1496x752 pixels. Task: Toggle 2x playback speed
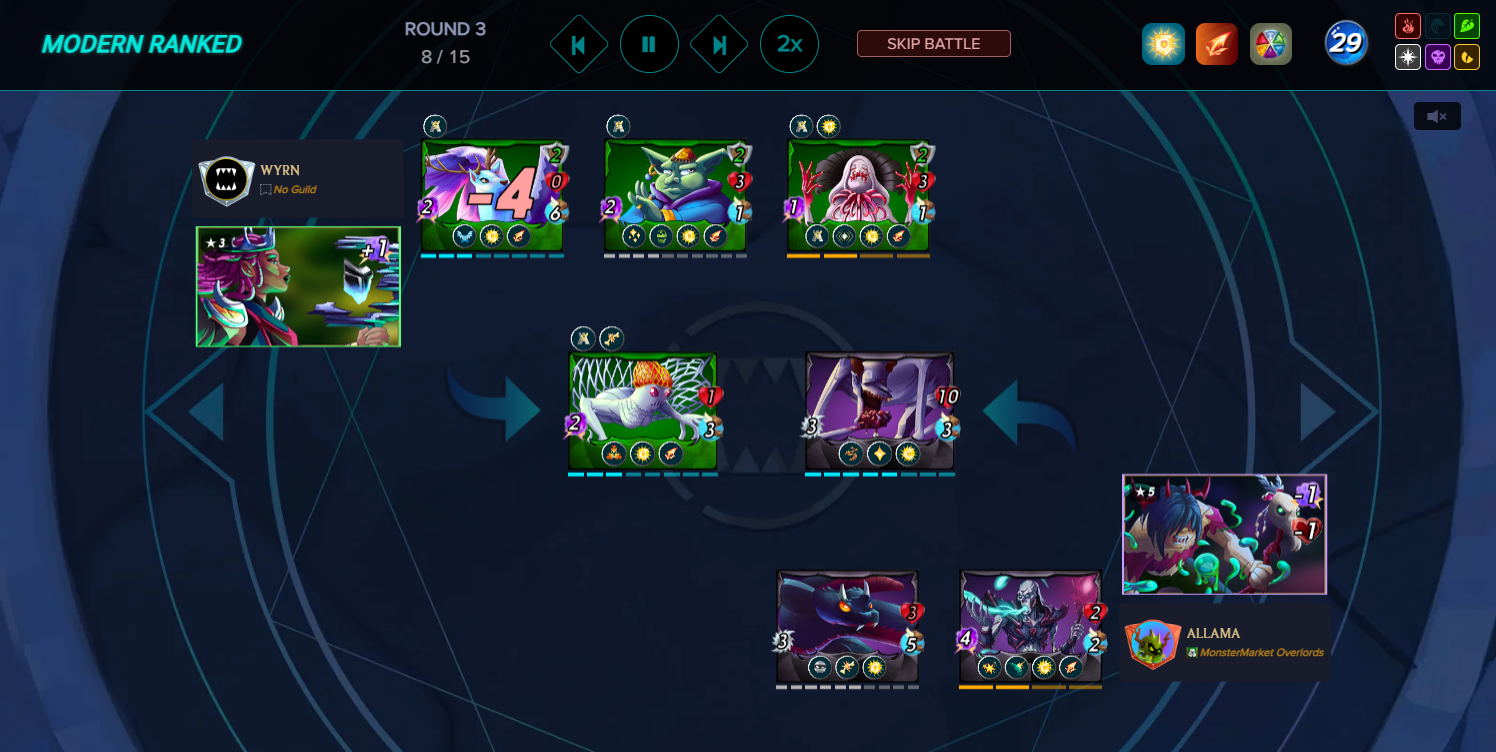tap(789, 44)
